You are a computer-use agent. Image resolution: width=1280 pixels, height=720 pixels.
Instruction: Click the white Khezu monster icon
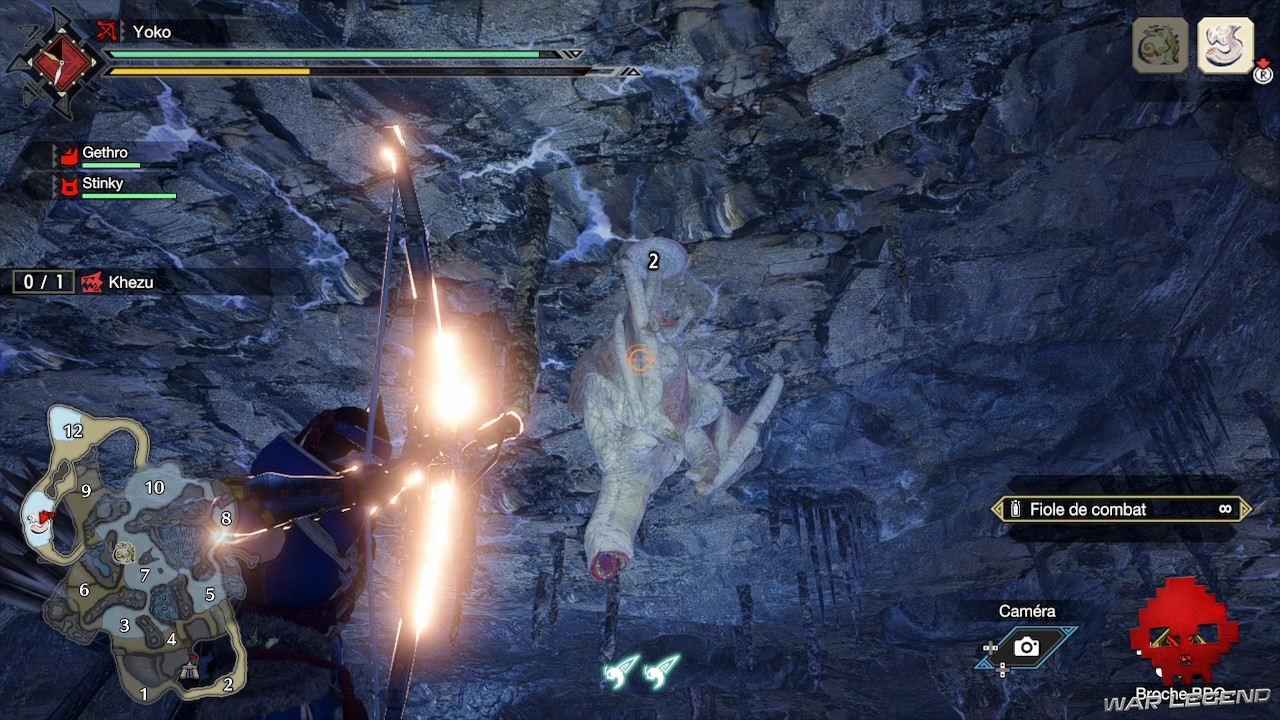point(1225,45)
